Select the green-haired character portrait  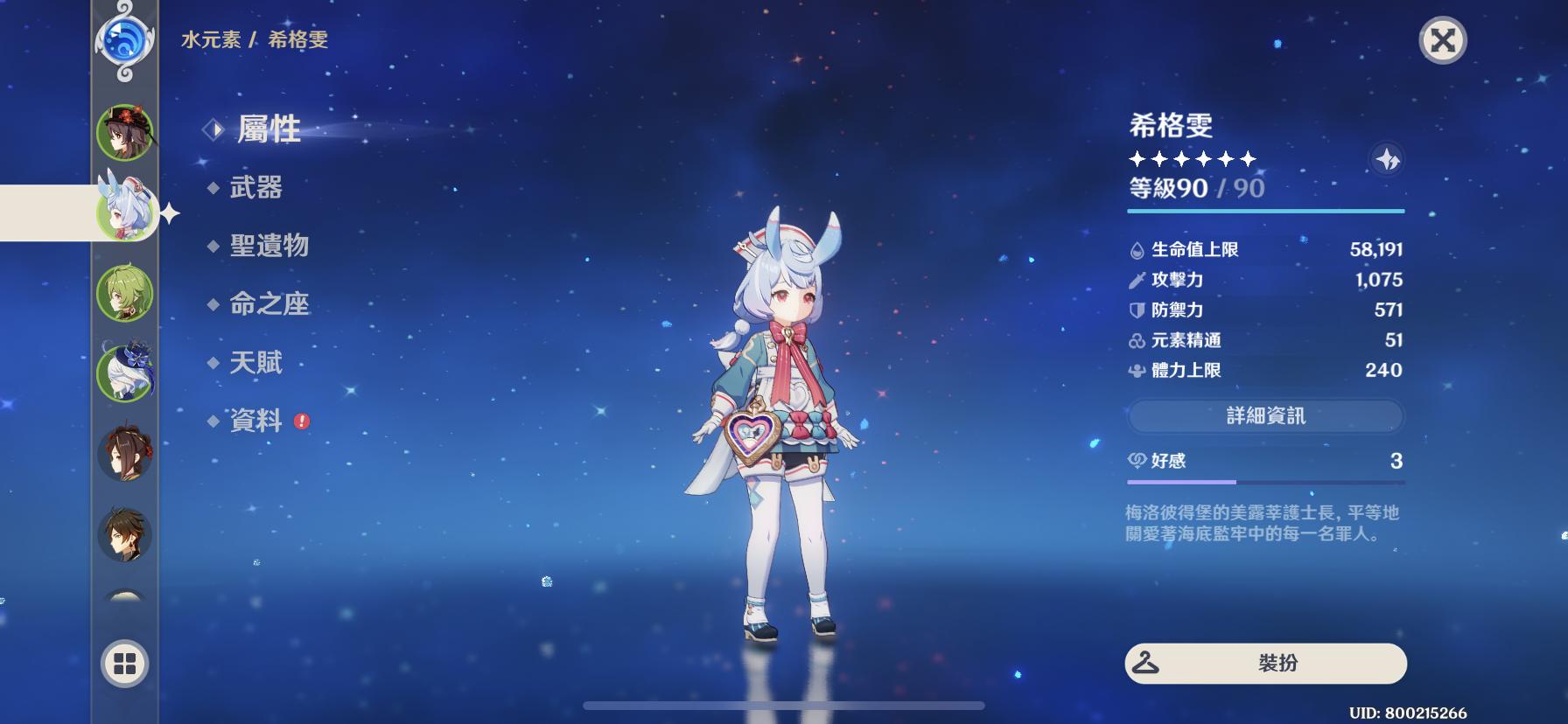click(125, 294)
